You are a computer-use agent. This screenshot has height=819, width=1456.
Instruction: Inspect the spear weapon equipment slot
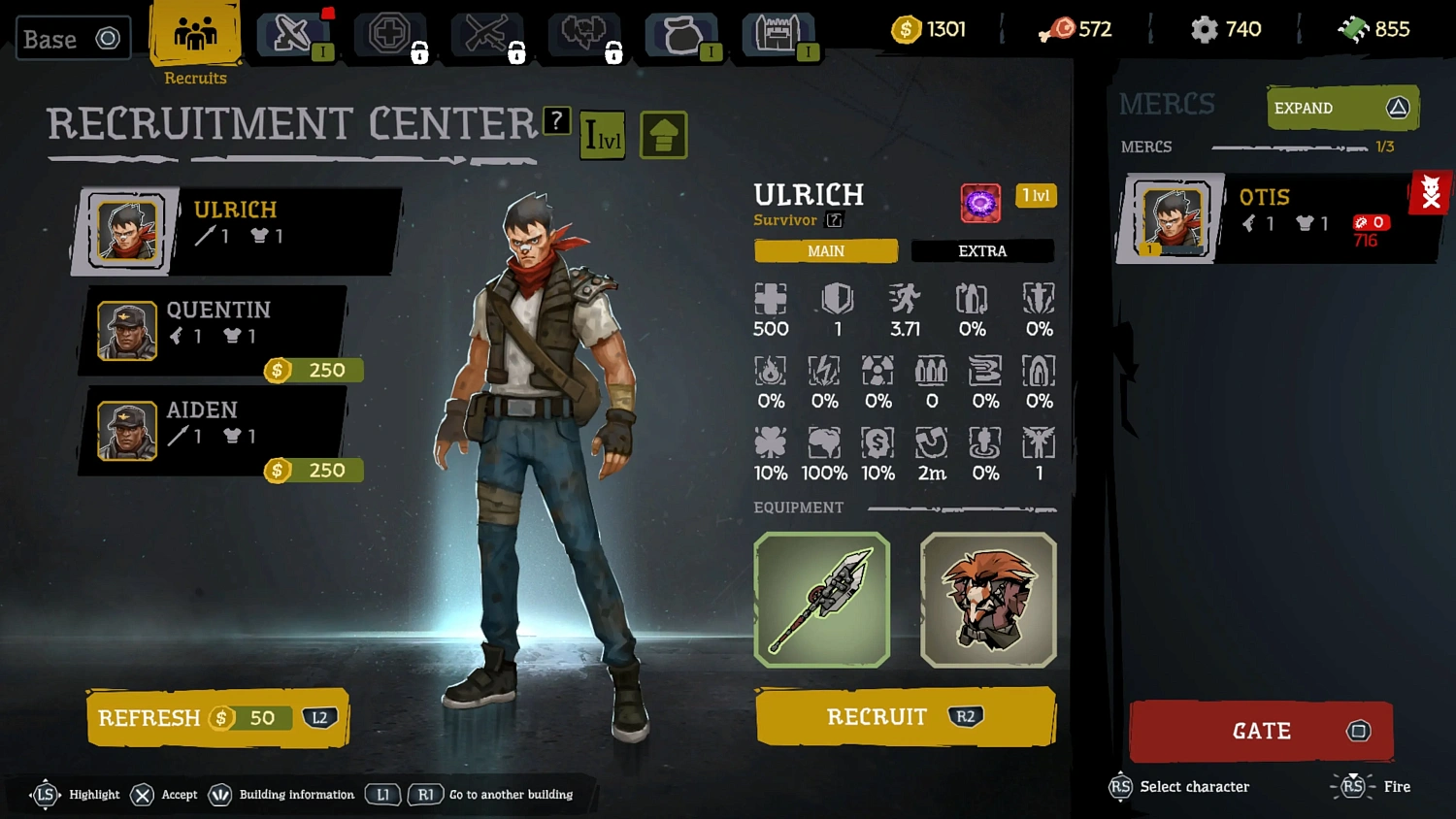(x=822, y=600)
